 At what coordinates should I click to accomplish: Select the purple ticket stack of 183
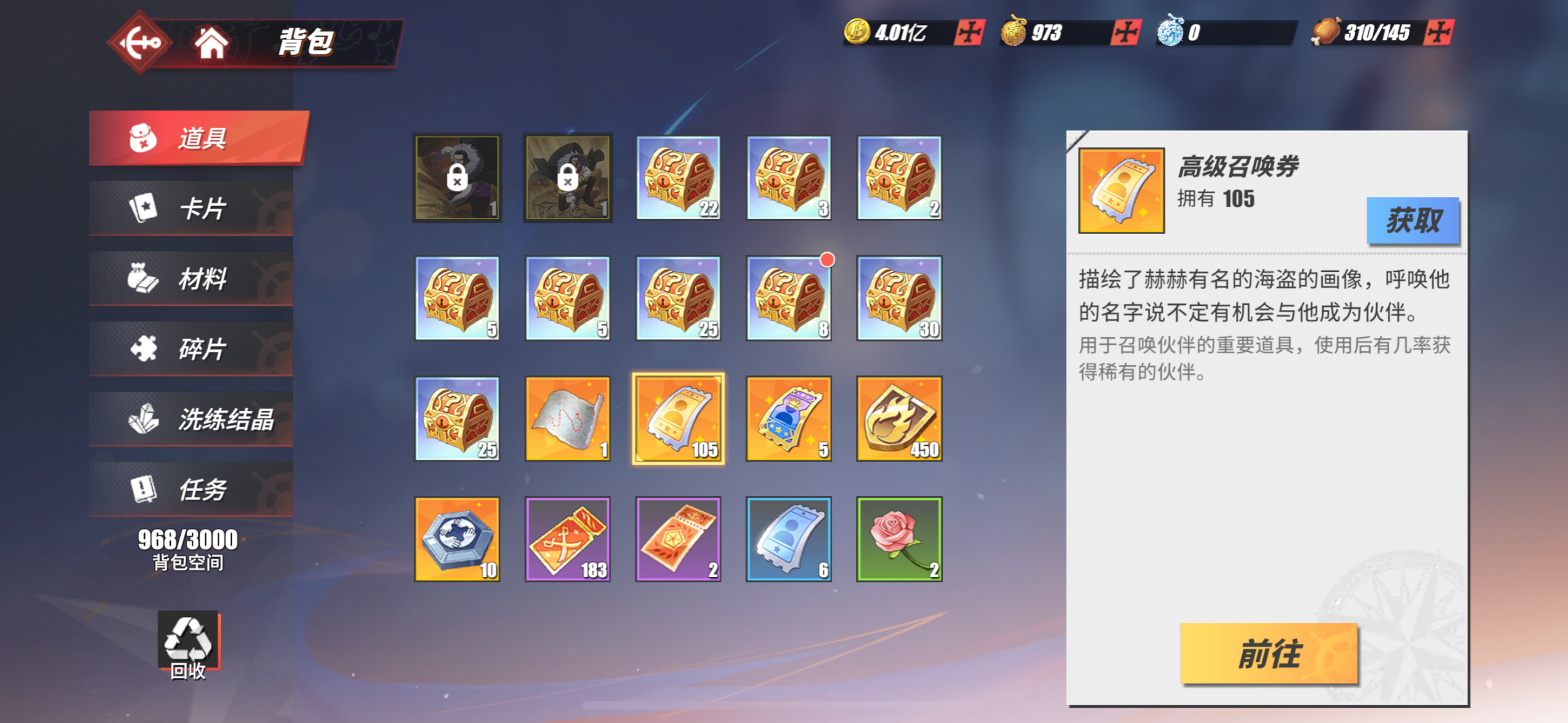click(568, 539)
